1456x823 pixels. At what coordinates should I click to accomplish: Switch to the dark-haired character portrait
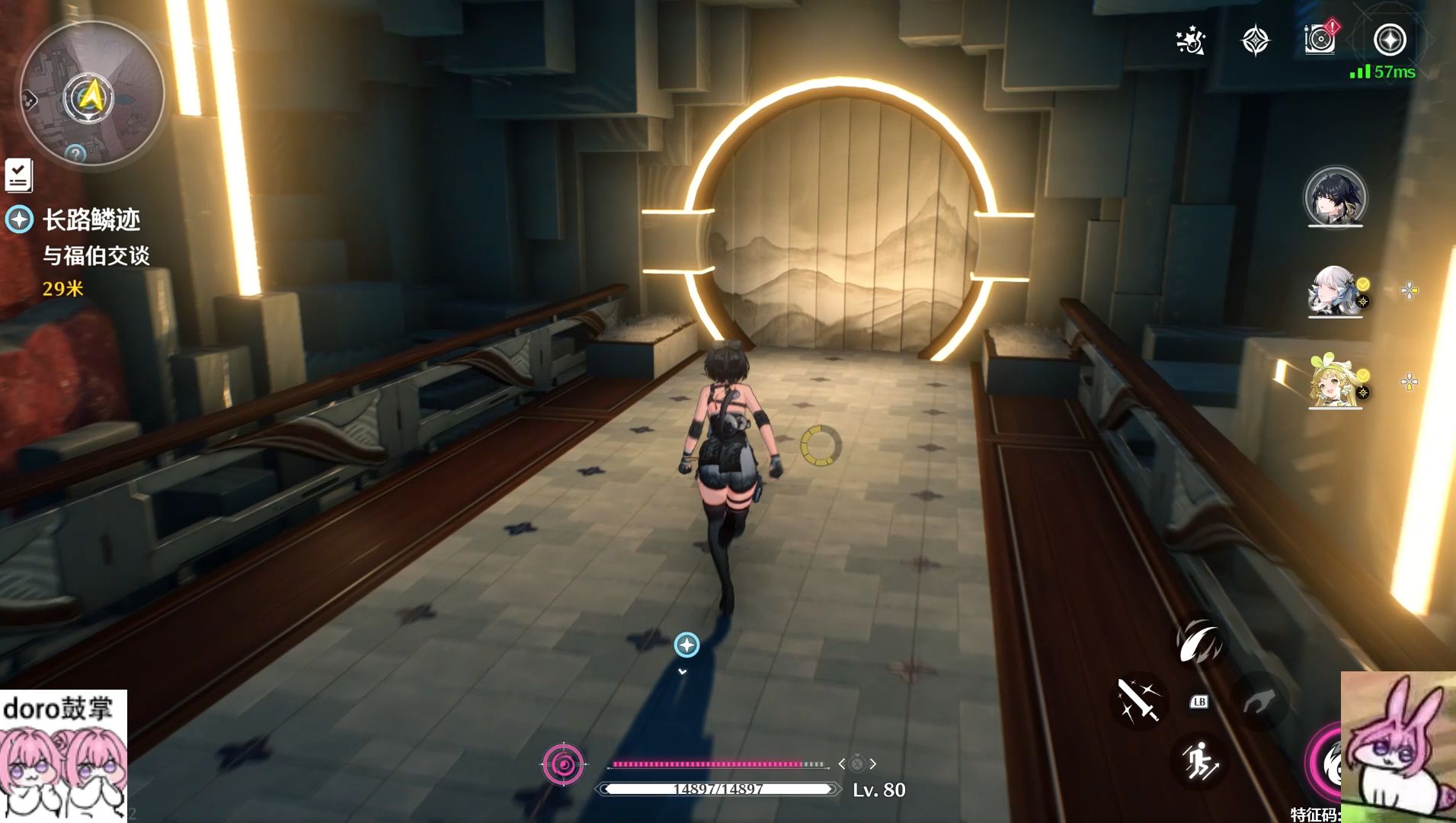point(1335,197)
